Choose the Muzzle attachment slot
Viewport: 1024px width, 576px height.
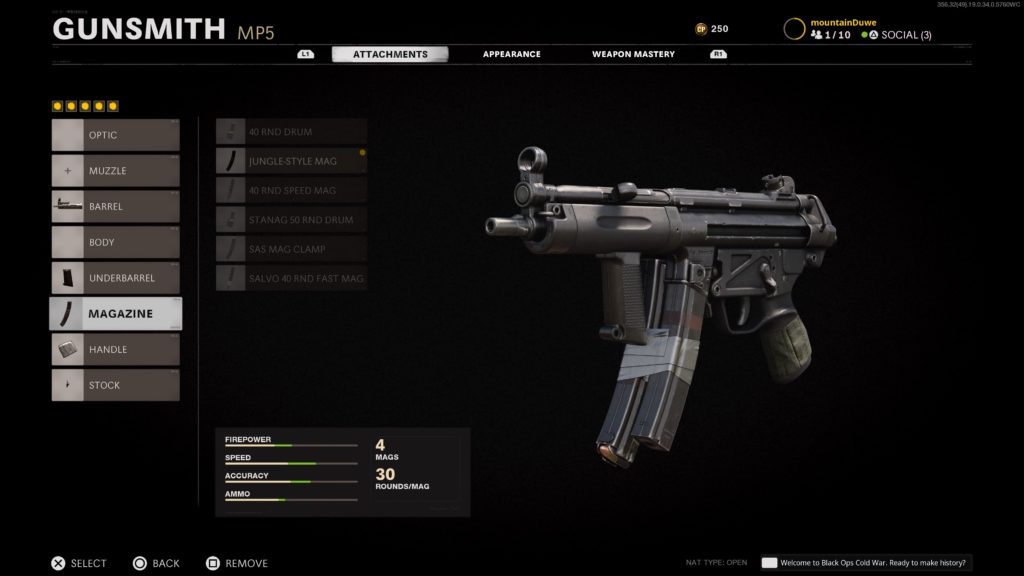(116, 171)
